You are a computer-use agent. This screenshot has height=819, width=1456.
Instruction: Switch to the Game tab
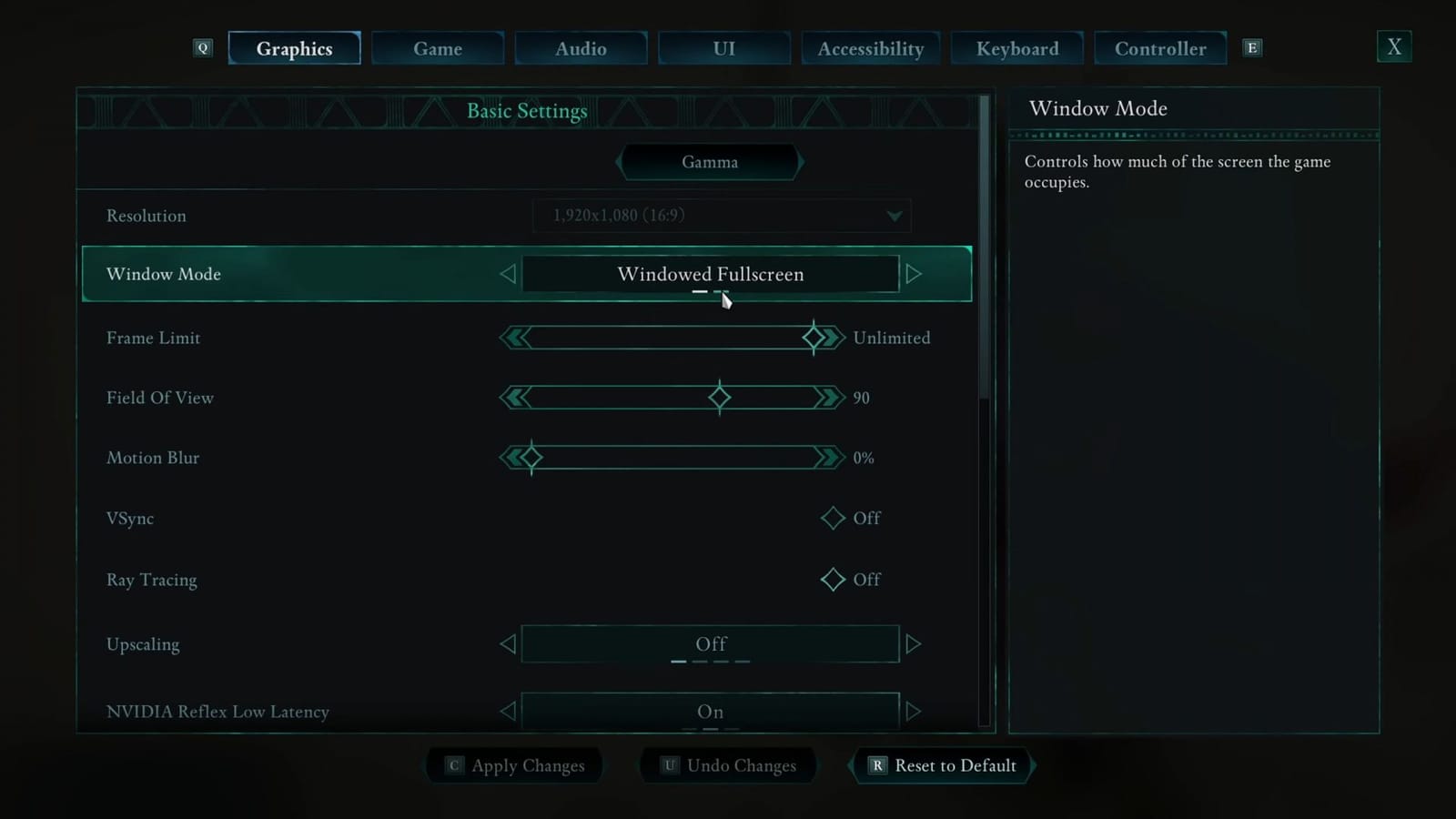[438, 48]
